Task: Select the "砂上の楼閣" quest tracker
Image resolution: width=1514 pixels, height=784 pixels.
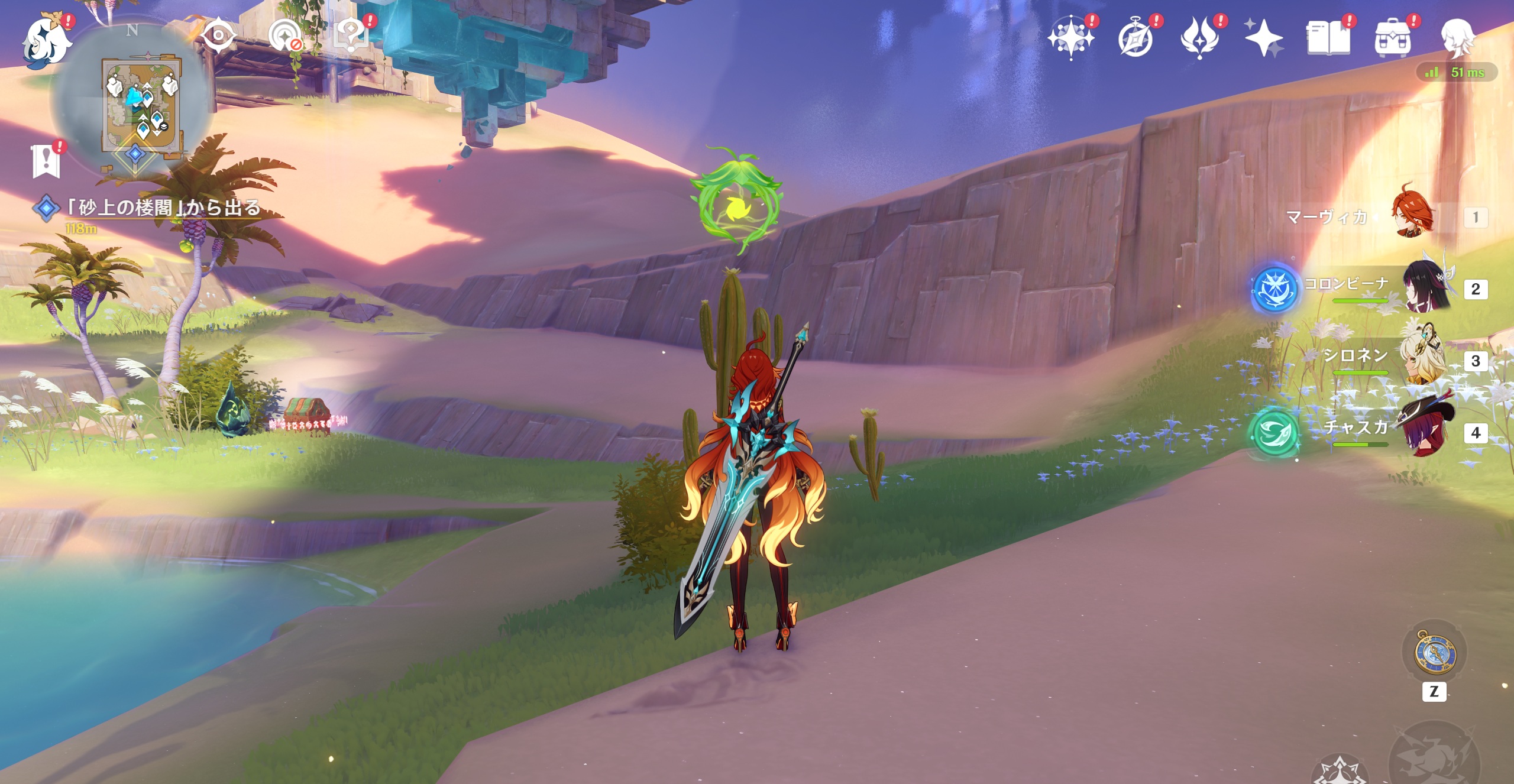Action: click(x=162, y=208)
